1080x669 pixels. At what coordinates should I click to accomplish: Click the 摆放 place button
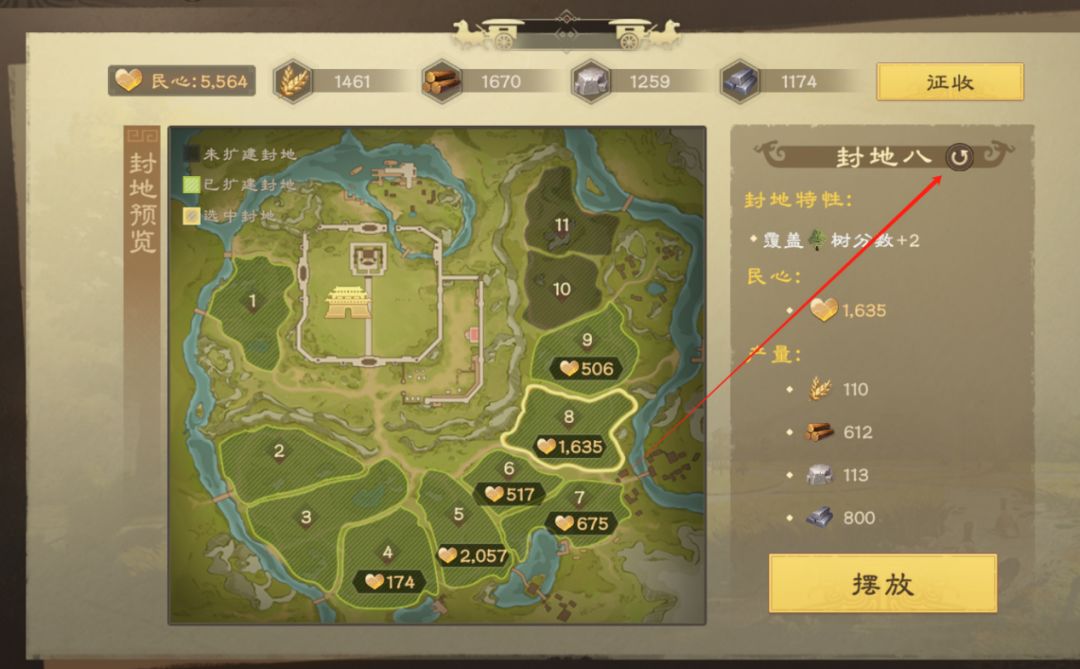click(x=882, y=583)
